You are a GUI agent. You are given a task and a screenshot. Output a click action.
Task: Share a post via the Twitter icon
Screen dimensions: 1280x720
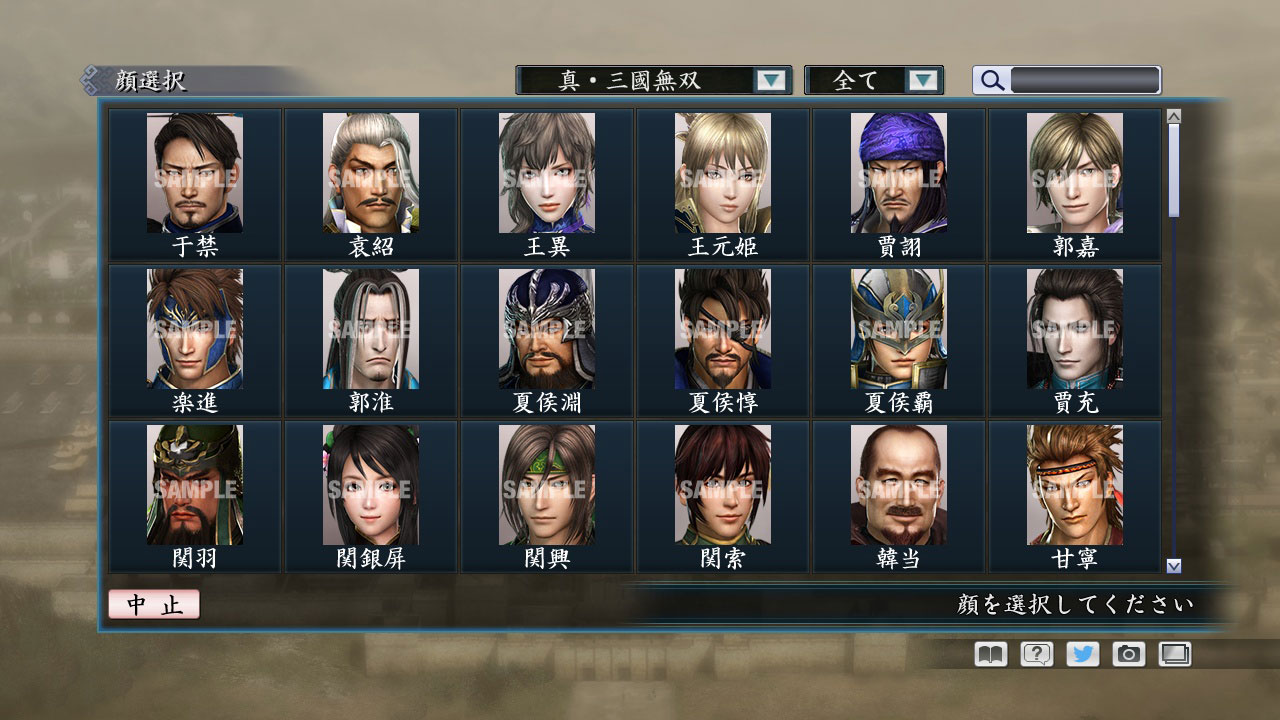click(1081, 654)
